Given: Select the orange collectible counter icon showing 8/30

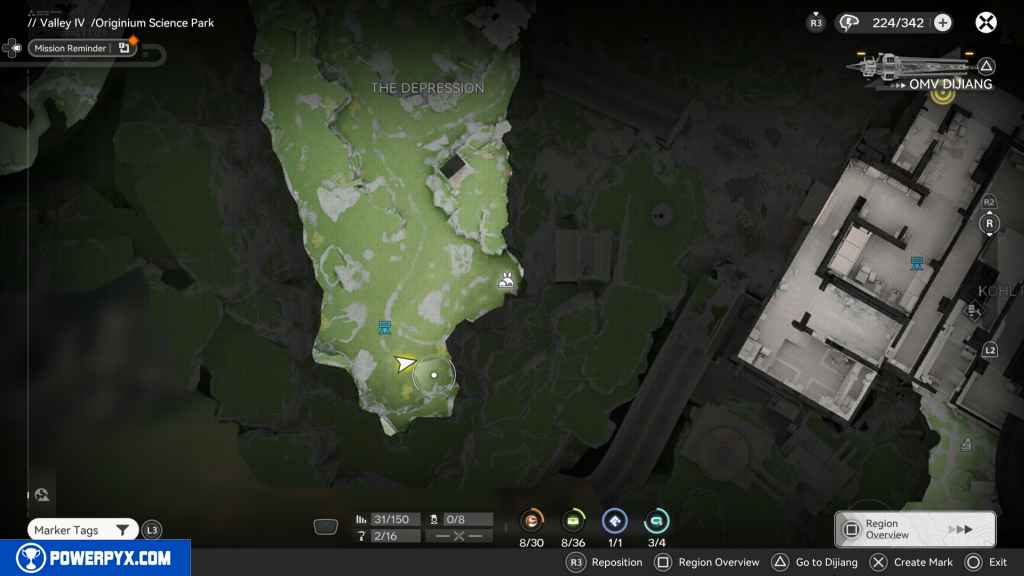Looking at the screenshot, I should pos(532,520).
